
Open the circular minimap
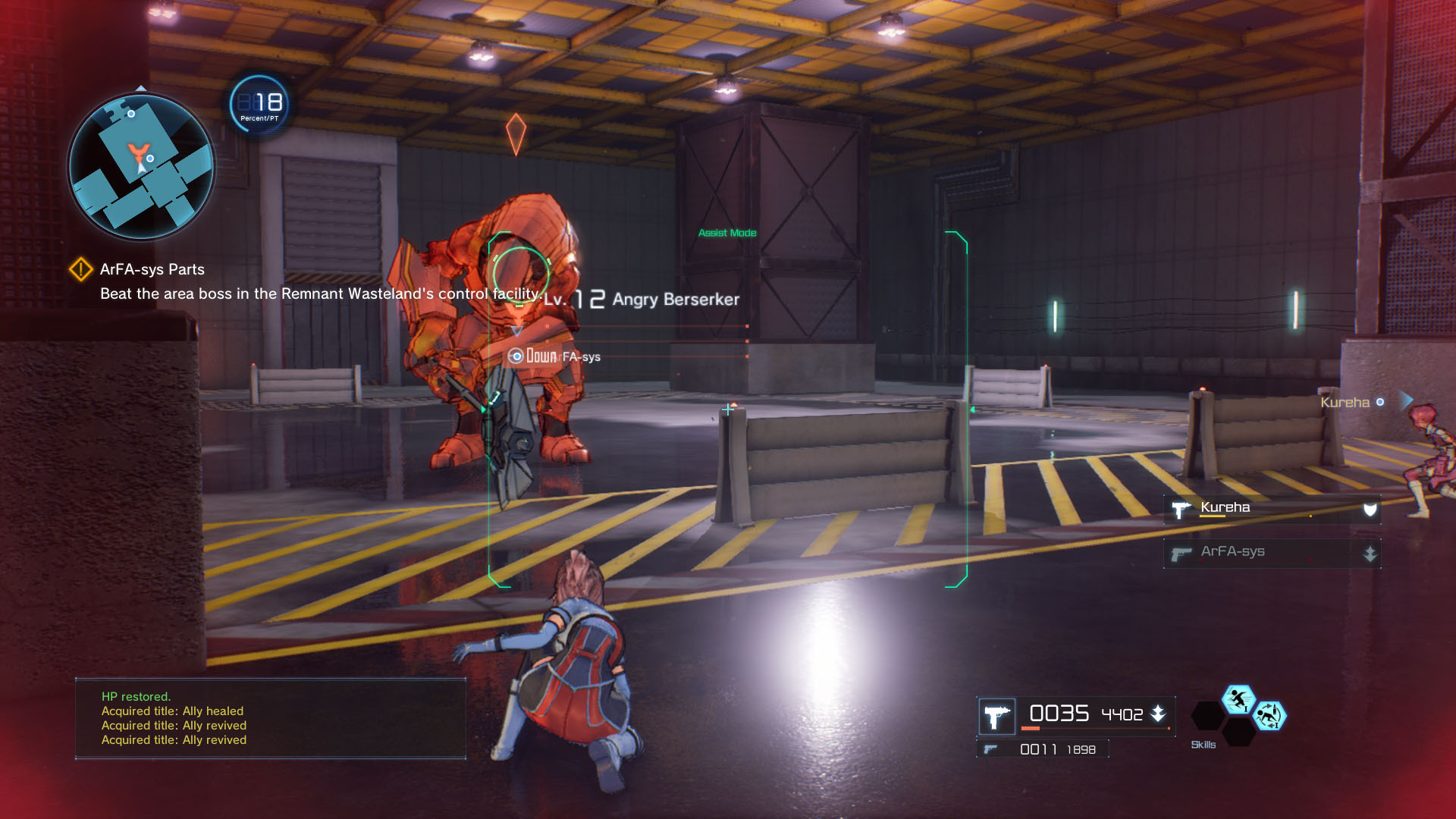[142, 166]
